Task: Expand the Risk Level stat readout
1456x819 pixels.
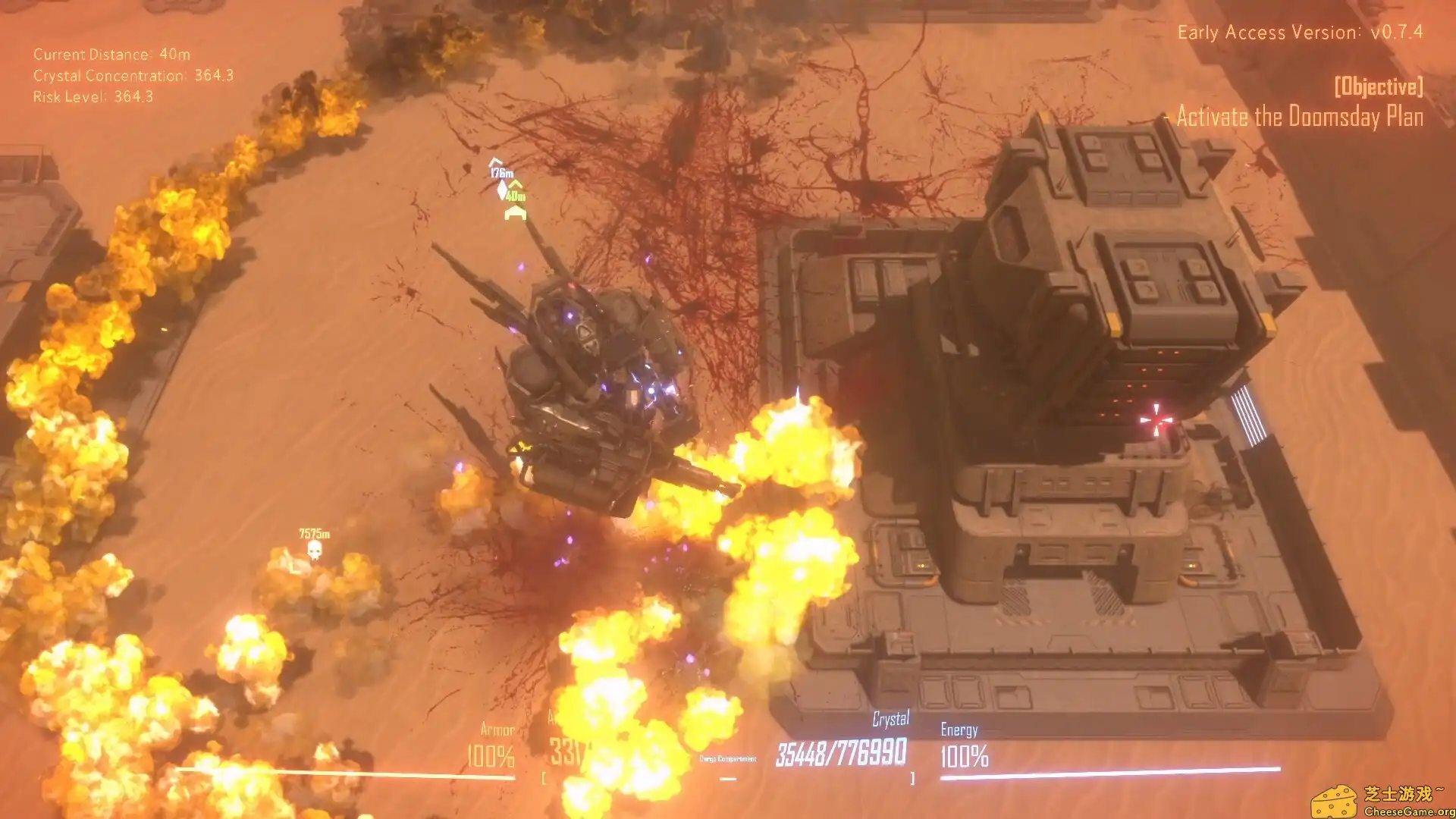Action: tap(92, 97)
